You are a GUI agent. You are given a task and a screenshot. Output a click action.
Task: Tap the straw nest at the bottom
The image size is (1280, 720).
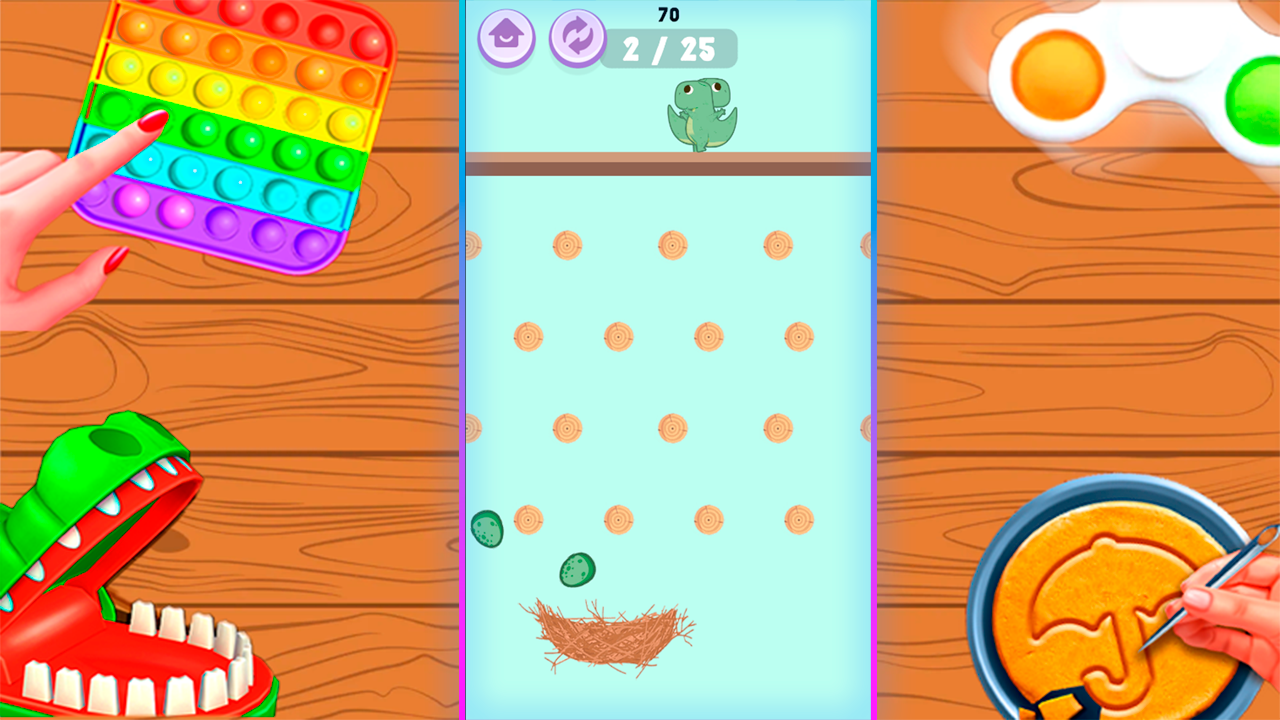[x=610, y=638]
